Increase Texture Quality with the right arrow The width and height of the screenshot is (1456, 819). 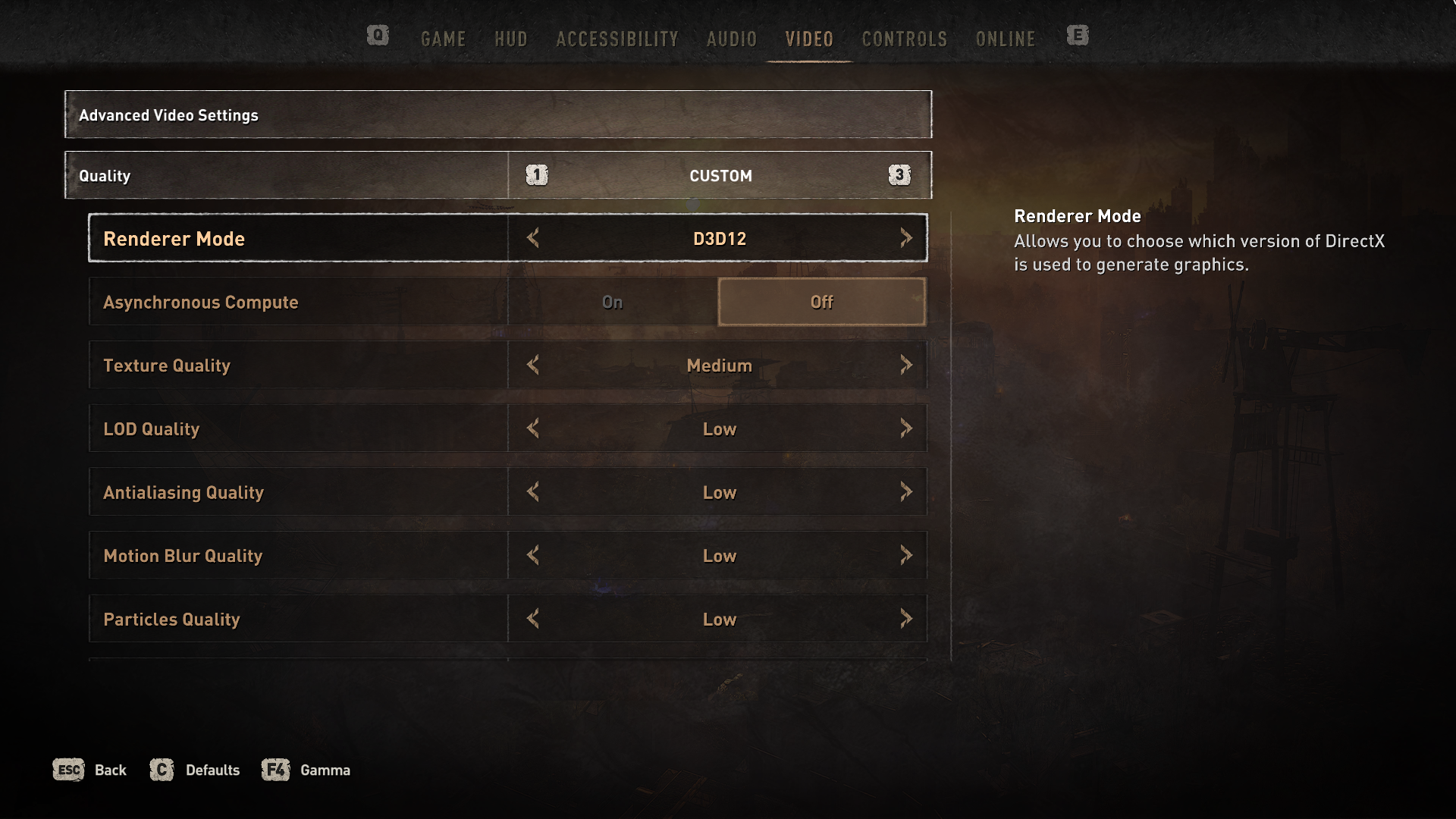pos(905,365)
